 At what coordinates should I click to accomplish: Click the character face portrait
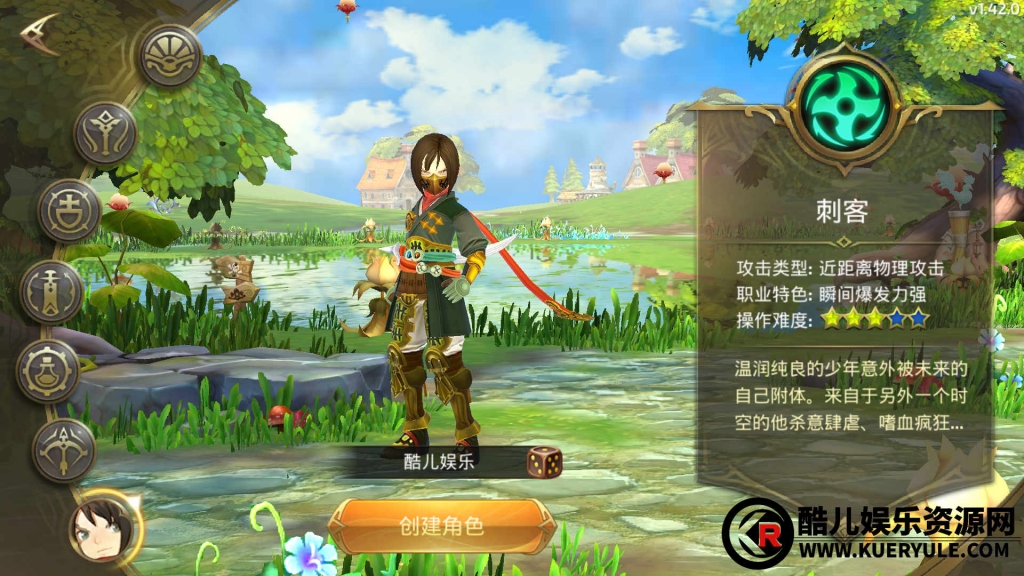click(x=105, y=526)
